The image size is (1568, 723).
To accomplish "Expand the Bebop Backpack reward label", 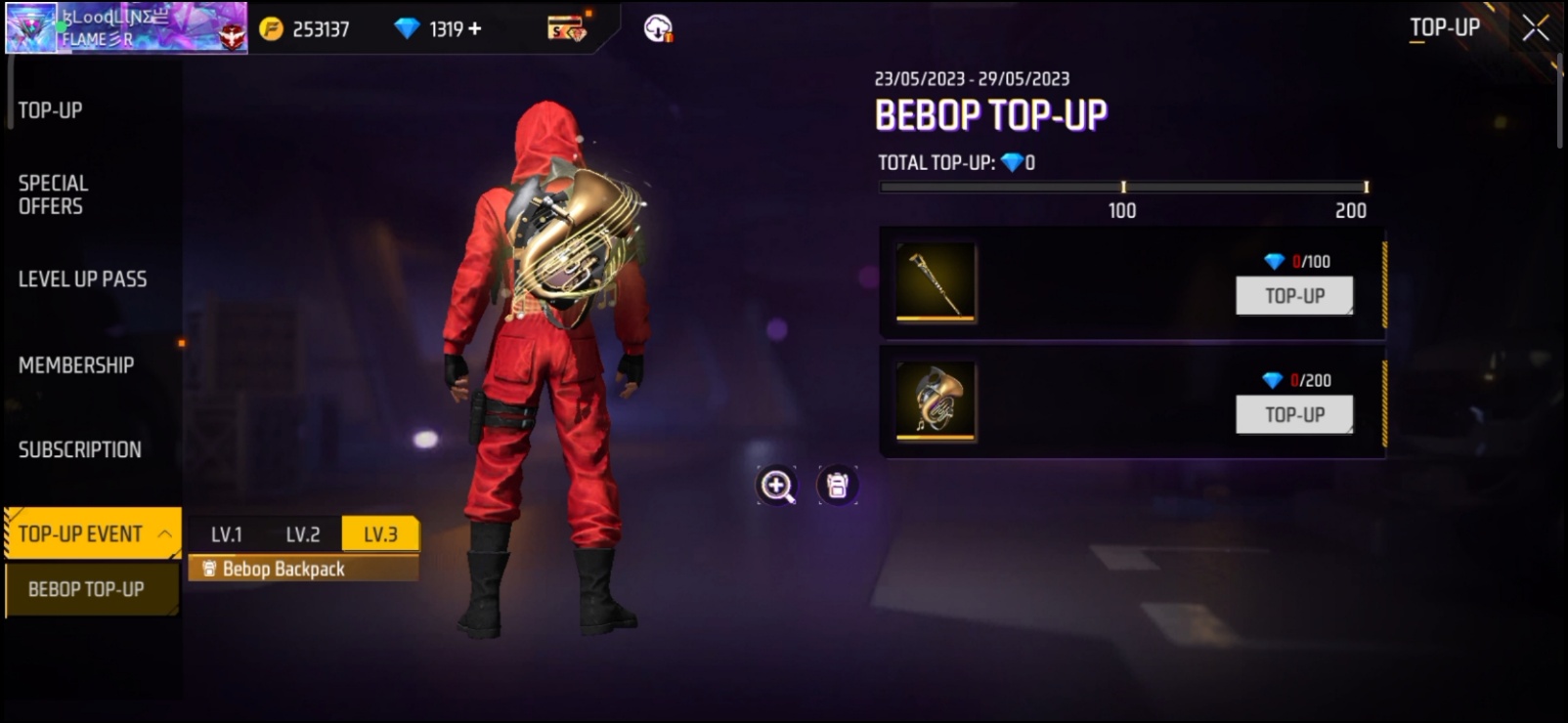I will point(303,569).
